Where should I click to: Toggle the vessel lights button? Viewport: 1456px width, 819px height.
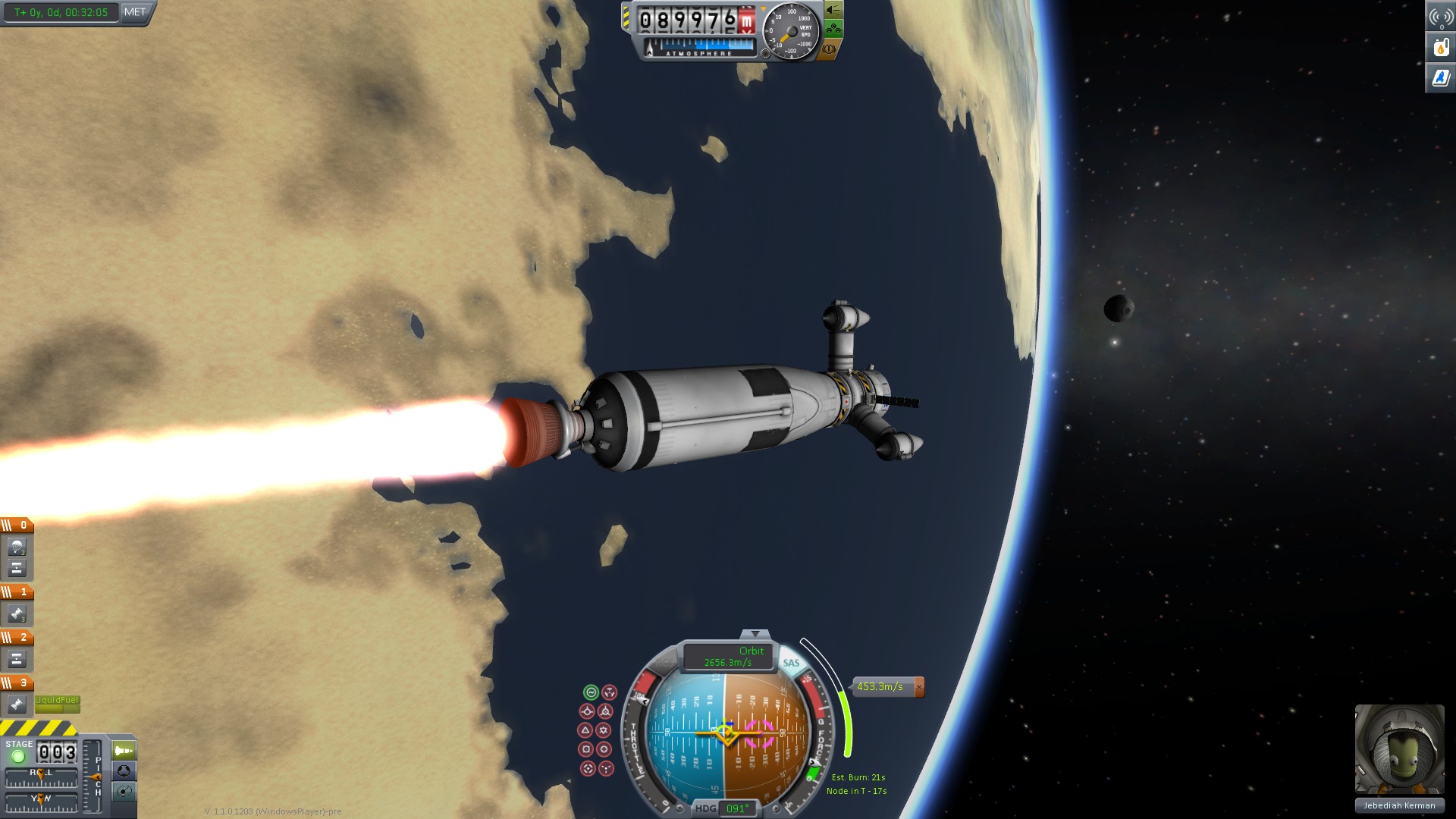(x=833, y=11)
